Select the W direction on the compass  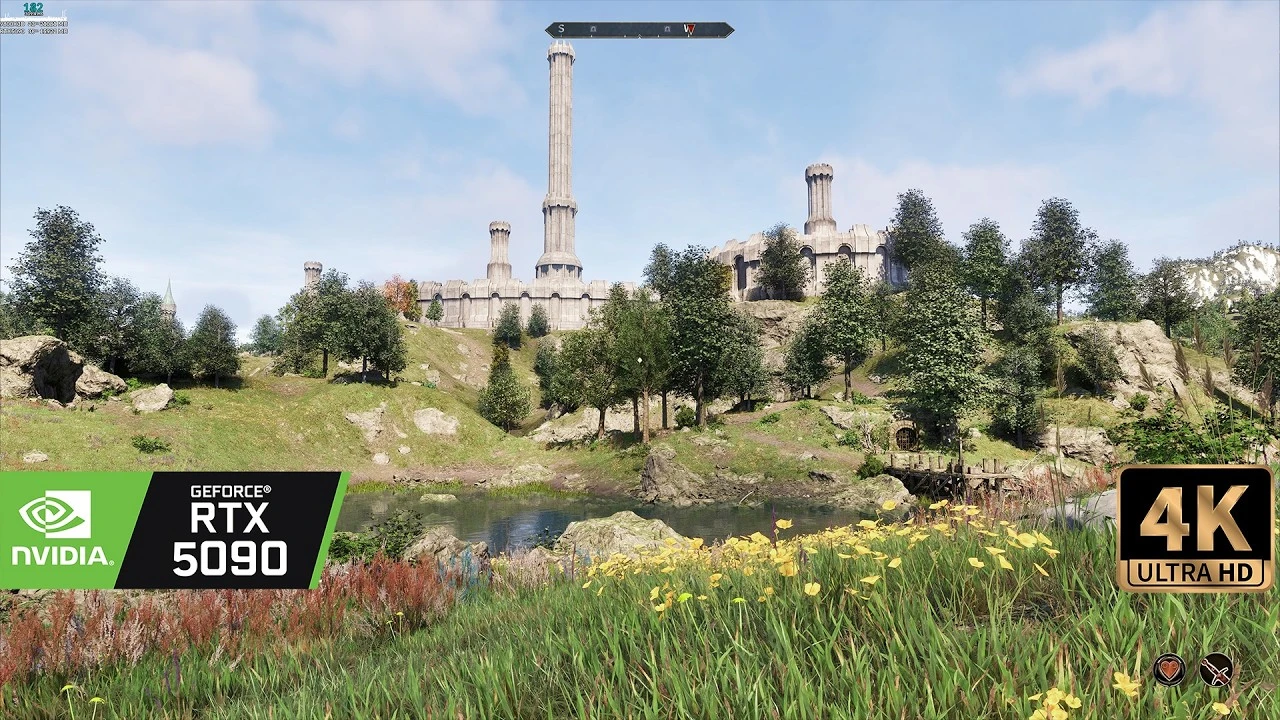click(x=686, y=29)
